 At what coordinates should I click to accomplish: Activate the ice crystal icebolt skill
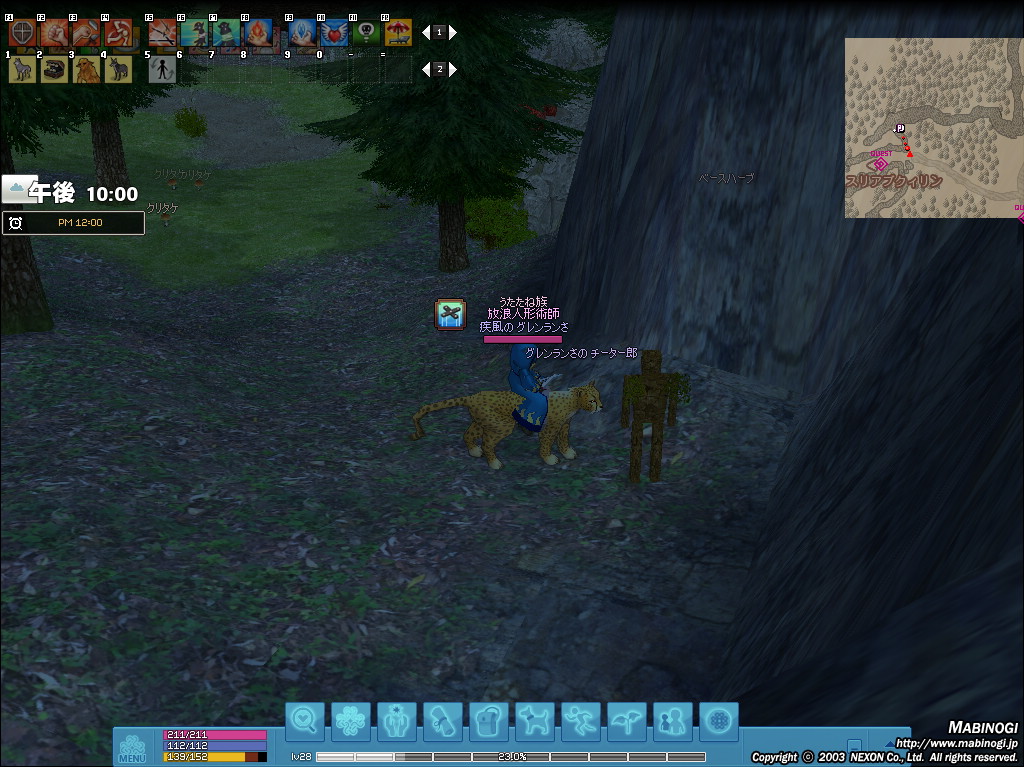[x=303, y=33]
